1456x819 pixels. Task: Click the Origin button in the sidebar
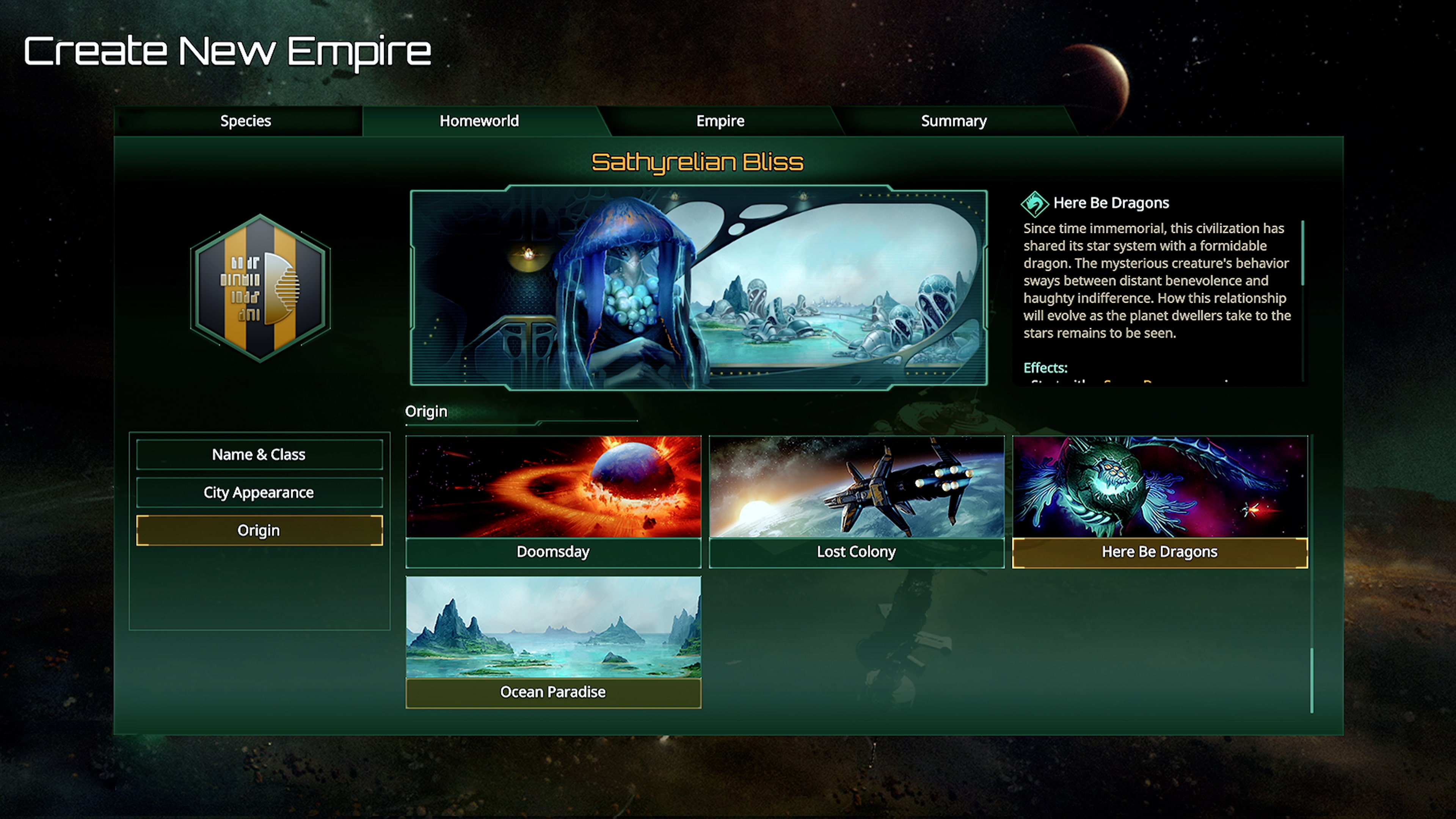click(259, 530)
